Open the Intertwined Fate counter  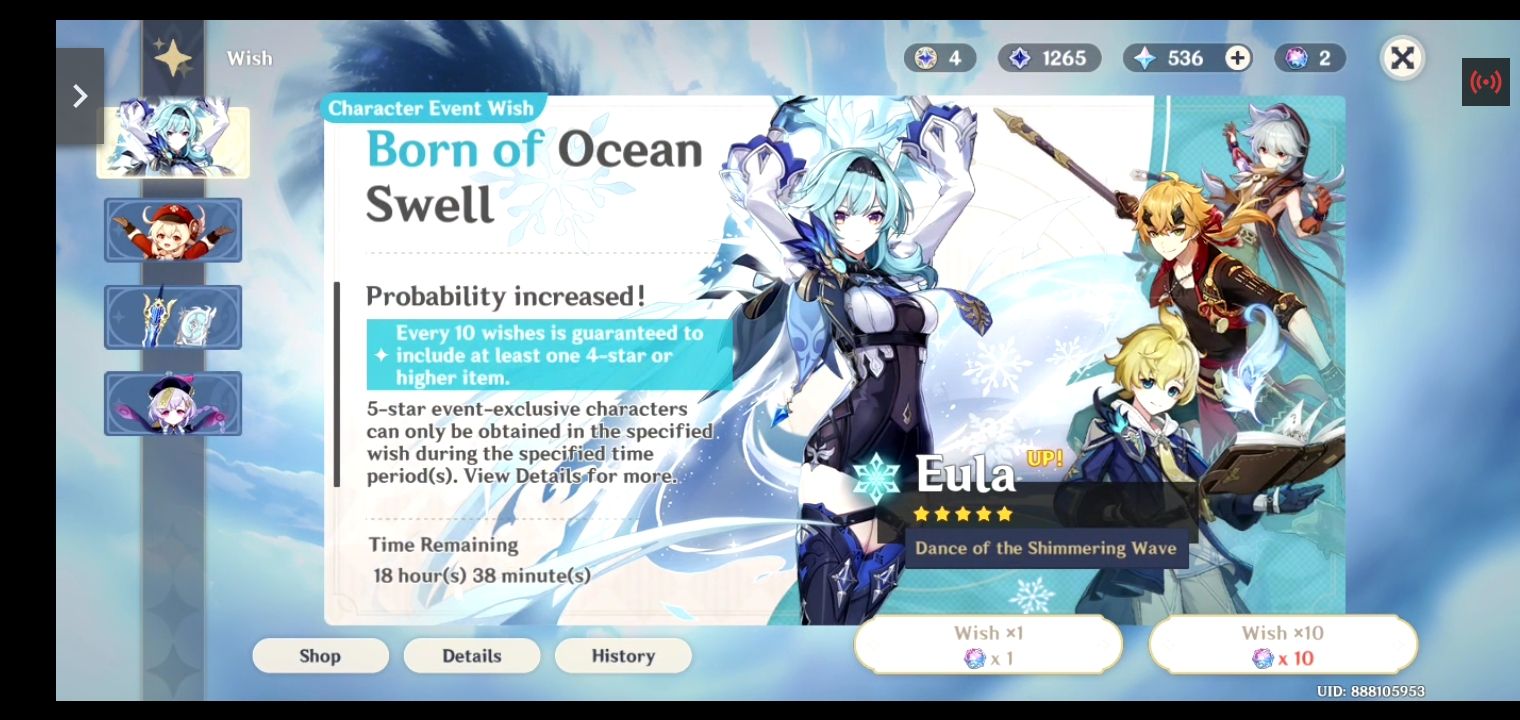pyautogui.click(x=1309, y=58)
